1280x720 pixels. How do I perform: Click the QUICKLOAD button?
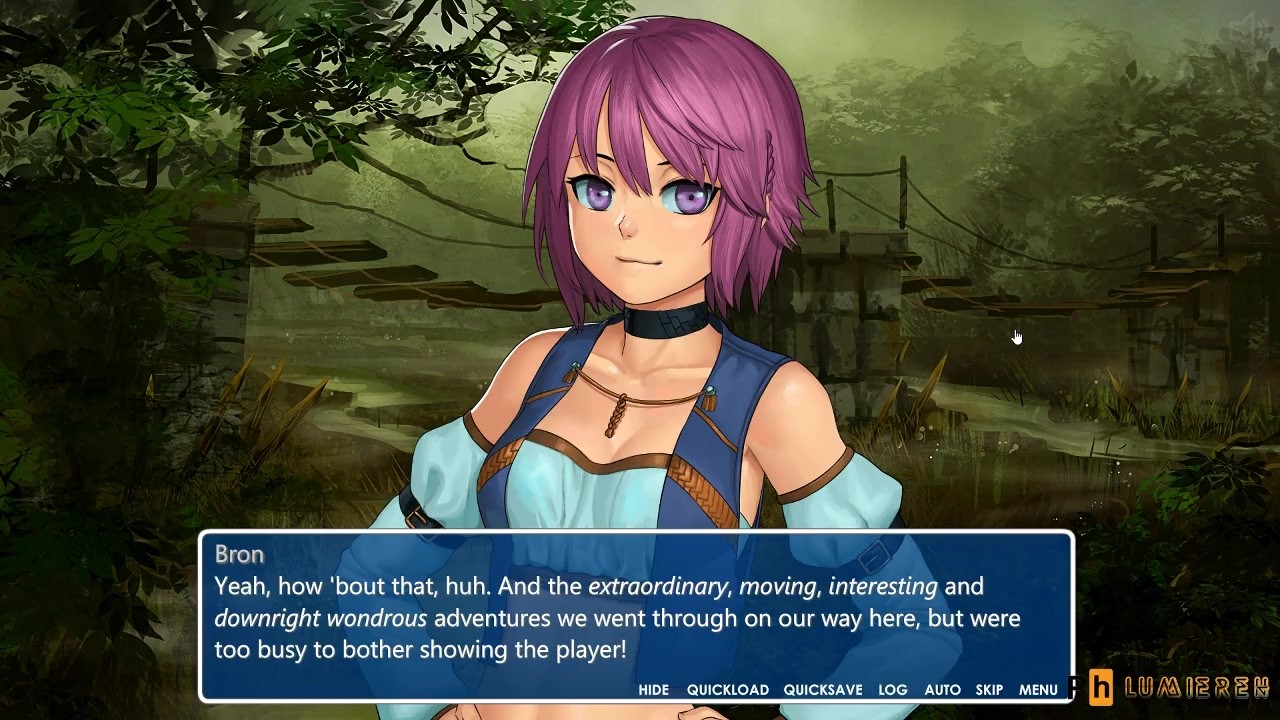[x=727, y=689]
